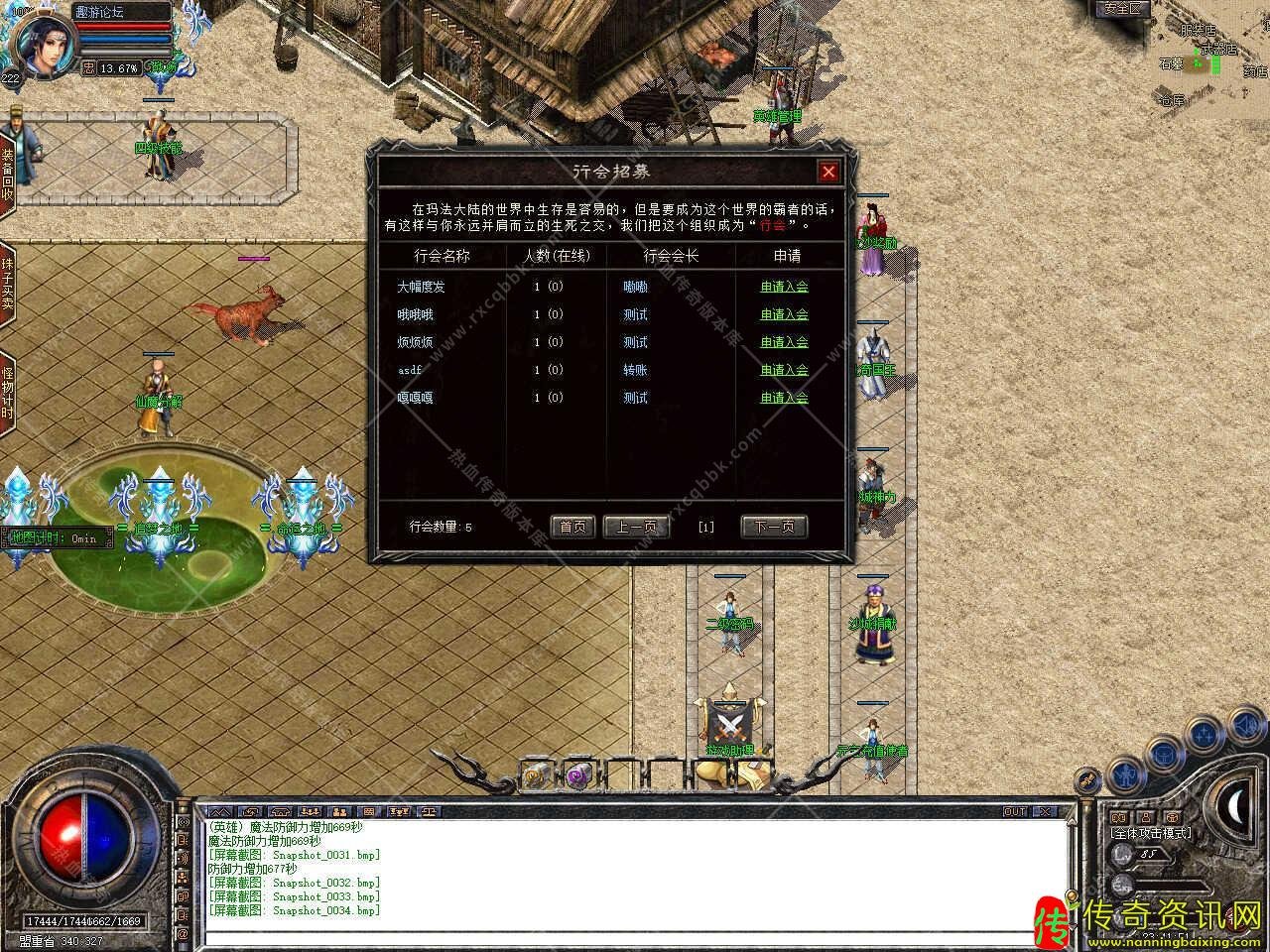
Task: Click the OUT button above the chat box
Action: pos(1015,811)
